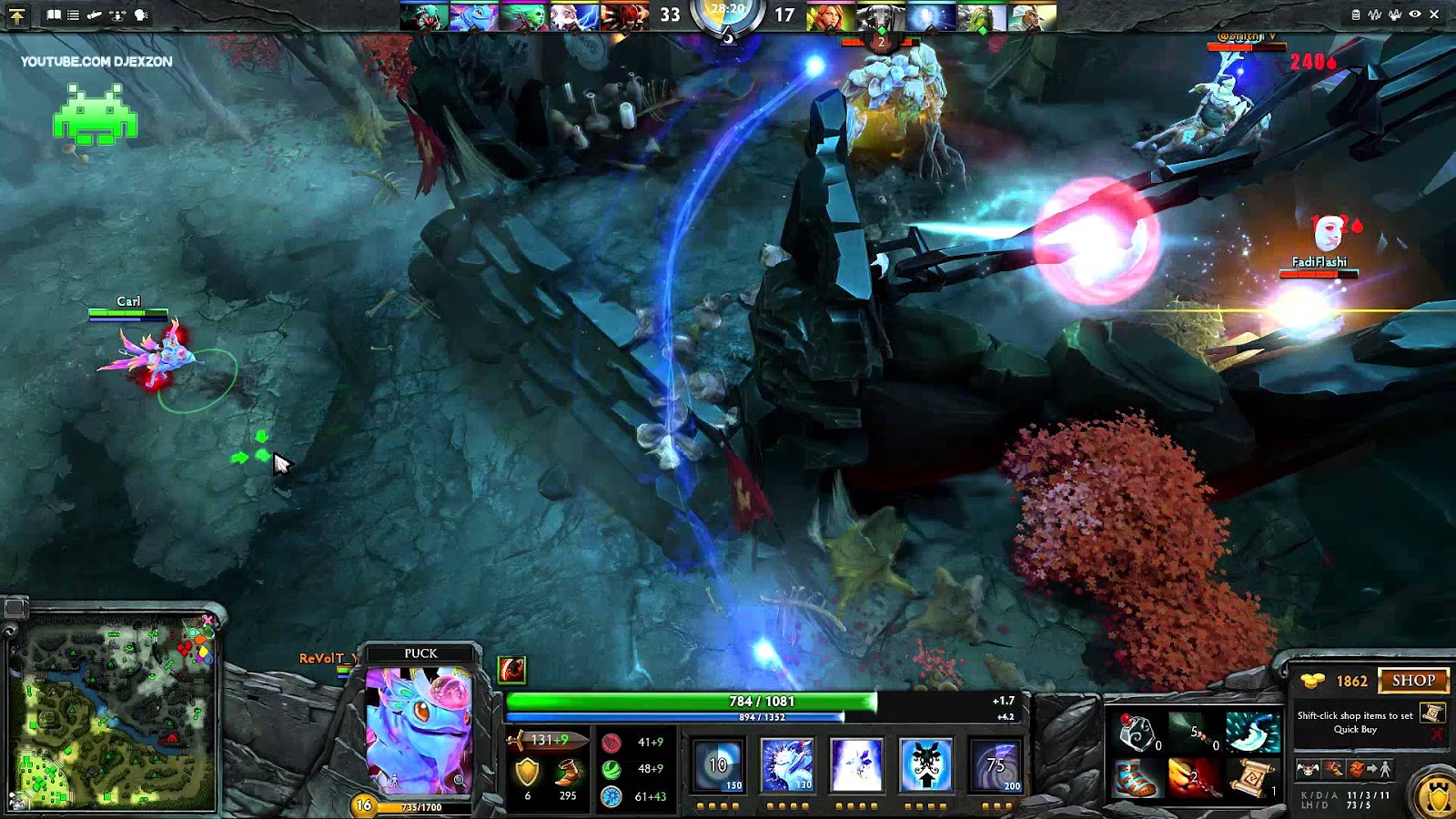This screenshot has width=1456, height=819.
Task: Activate the Glyph of Fortification shield
Action: pyautogui.click(x=1436, y=794)
